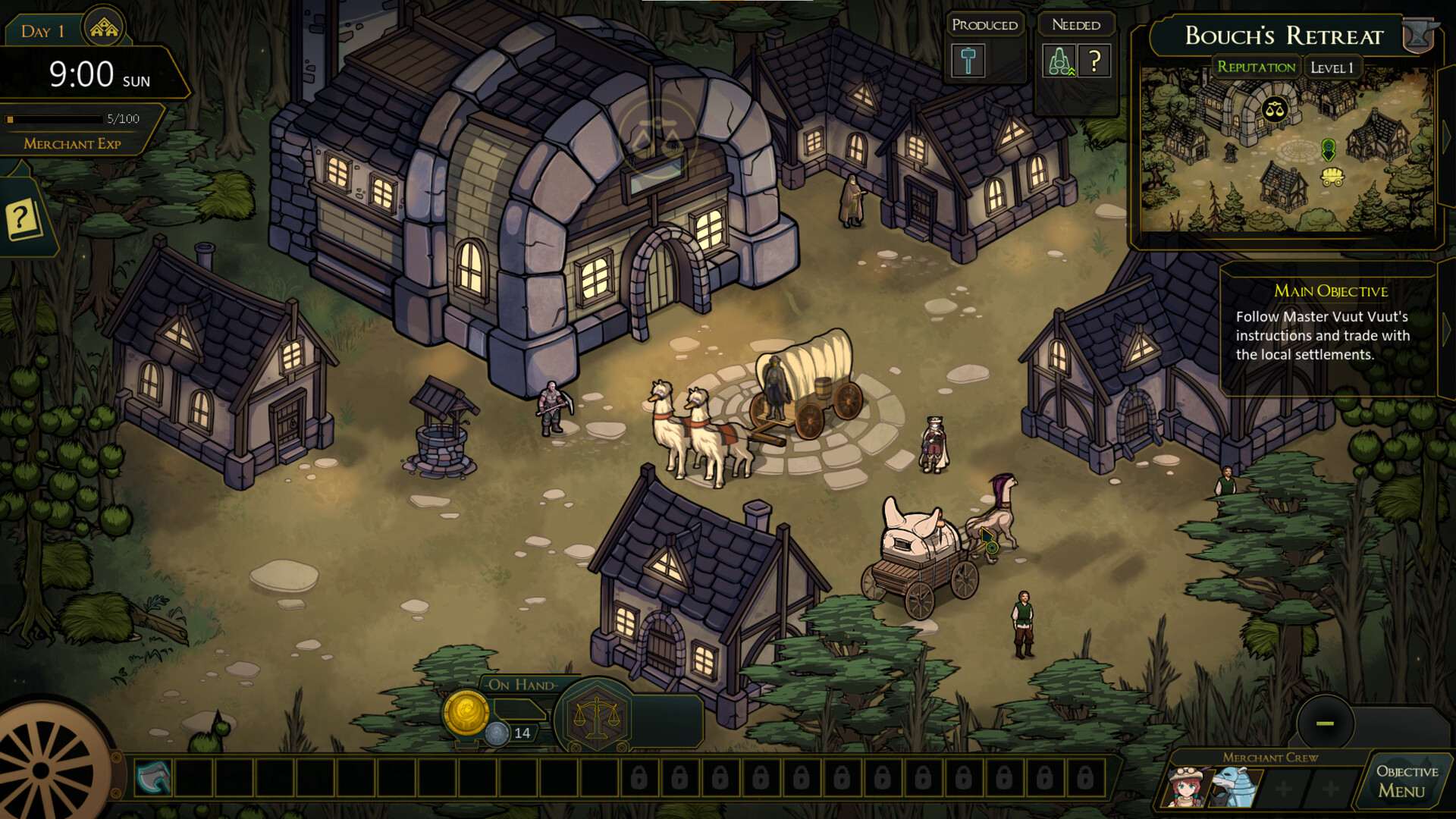Viewport: 1456px width, 819px height.
Task: Click the yellow wagon marker on minimap
Action: point(1332,177)
